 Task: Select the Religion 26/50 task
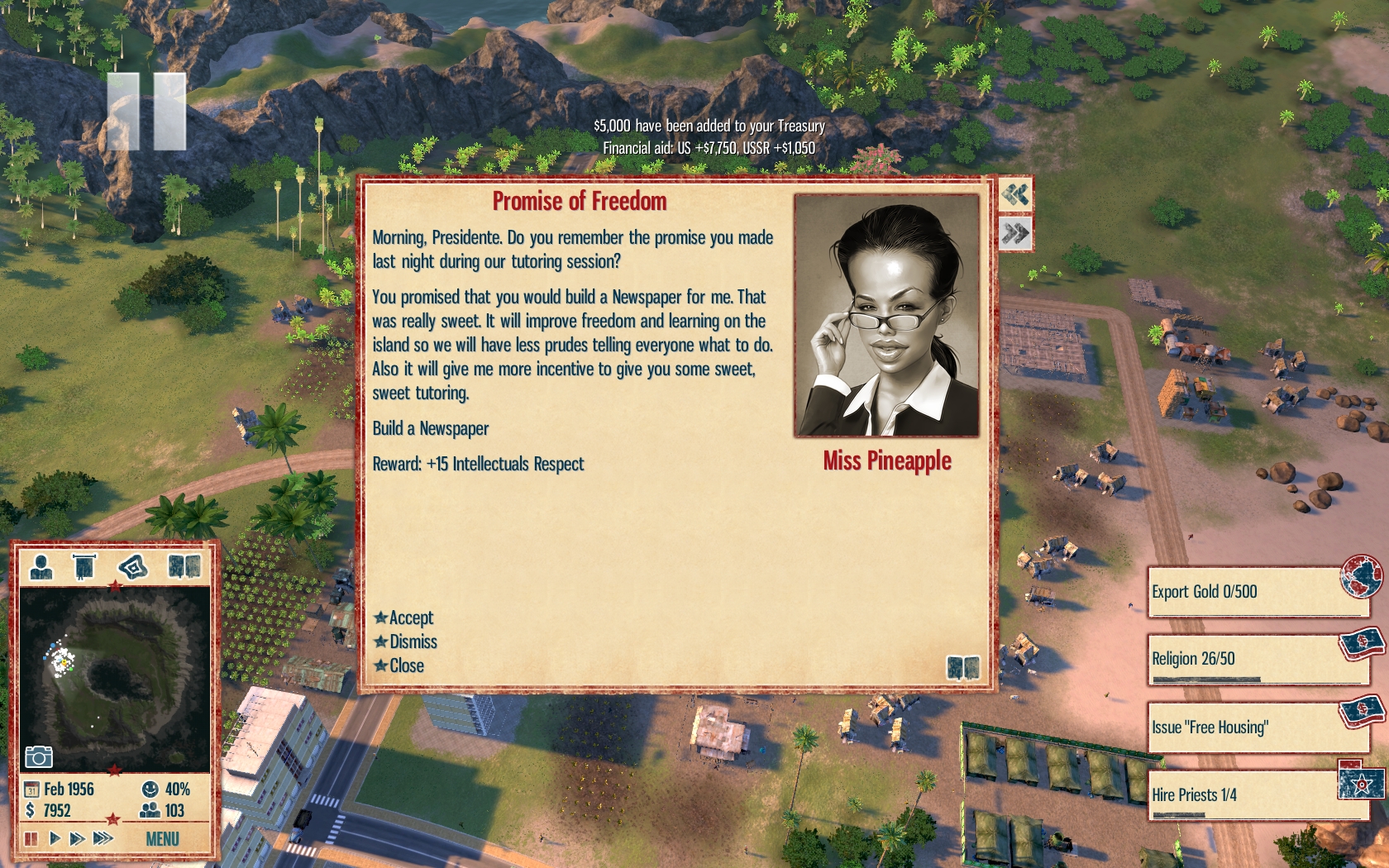(1255, 659)
